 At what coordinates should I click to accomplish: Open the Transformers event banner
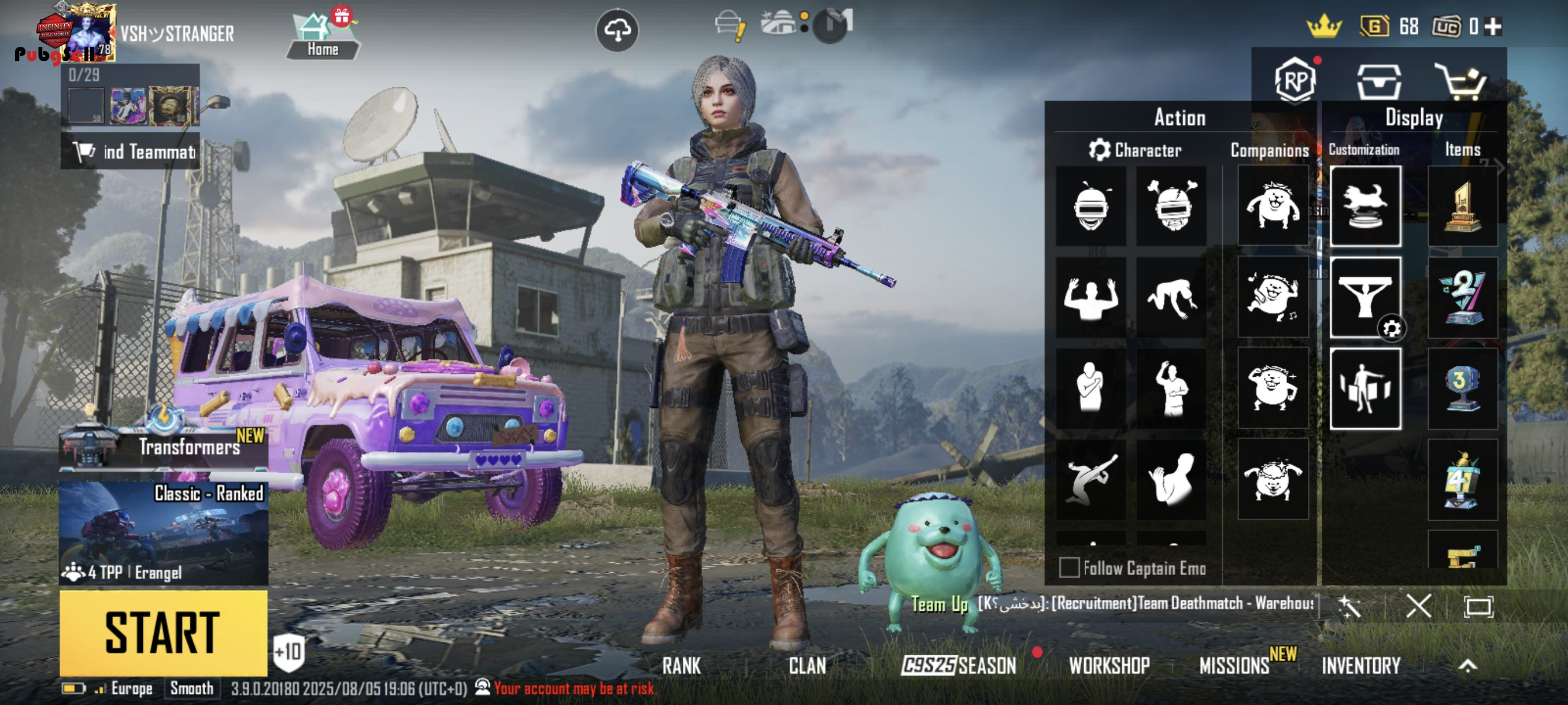163,447
